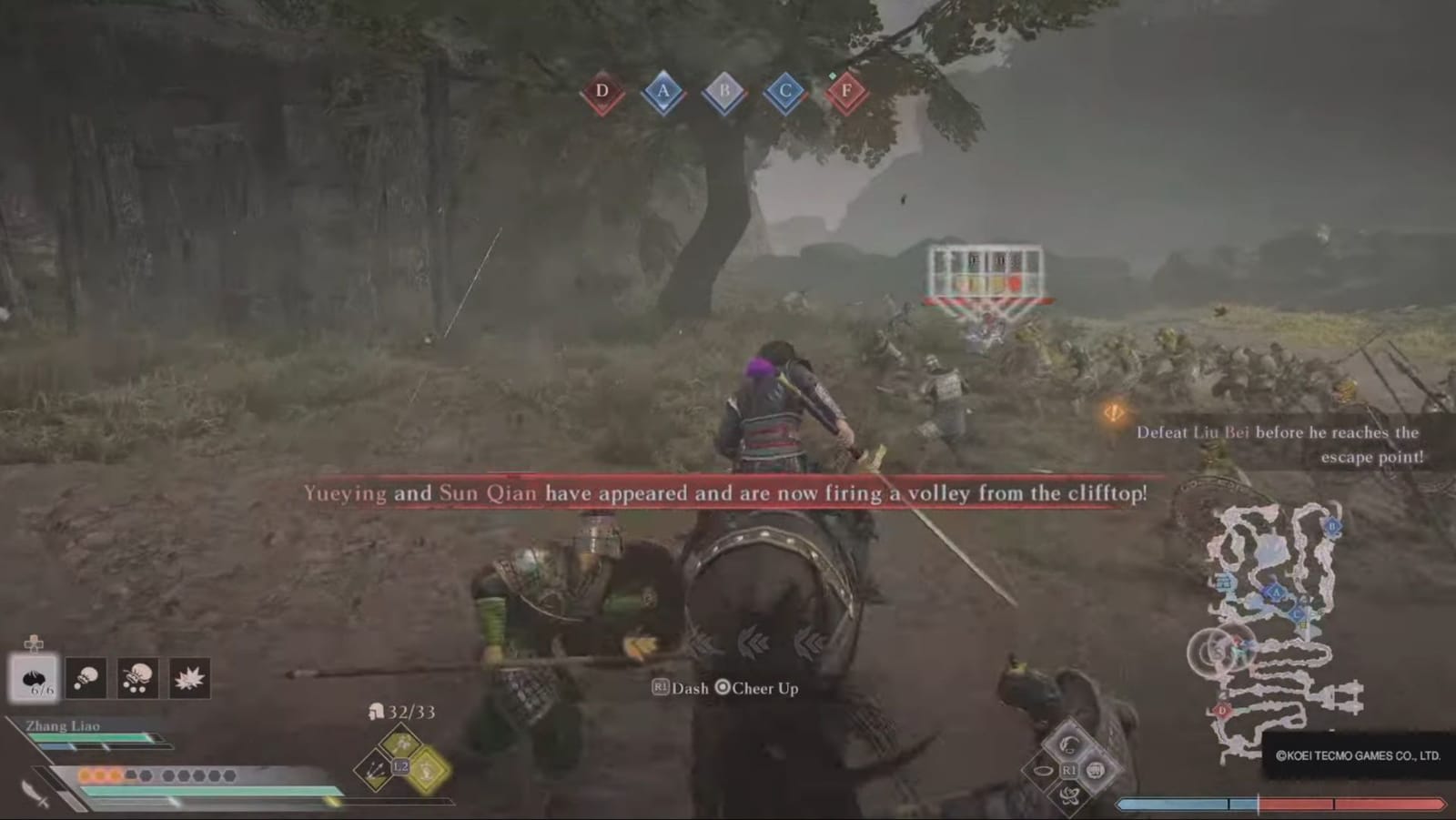Select the explosive bomb item icon
This screenshot has height=820, width=1456.
tap(187, 678)
